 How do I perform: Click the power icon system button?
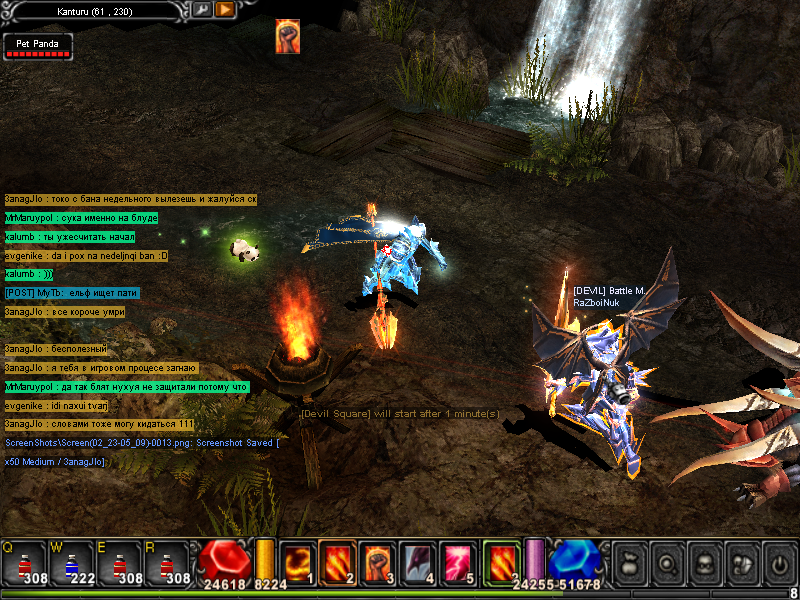779,564
